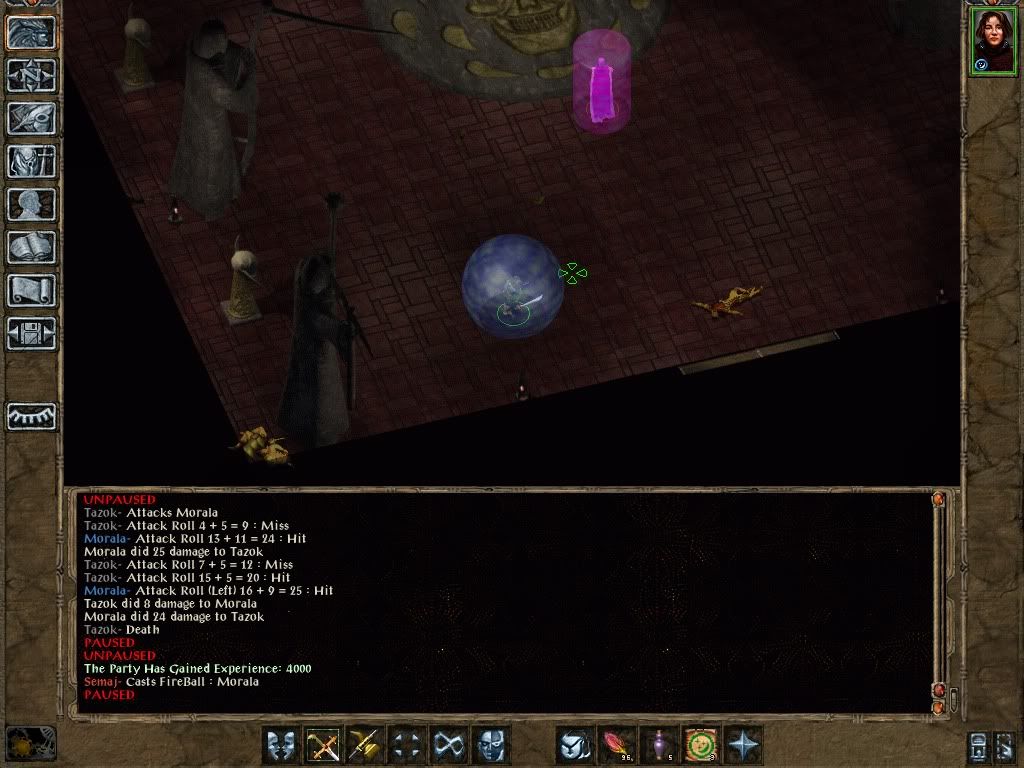
Task: Open the priest scroll icon
Action: point(31,290)
